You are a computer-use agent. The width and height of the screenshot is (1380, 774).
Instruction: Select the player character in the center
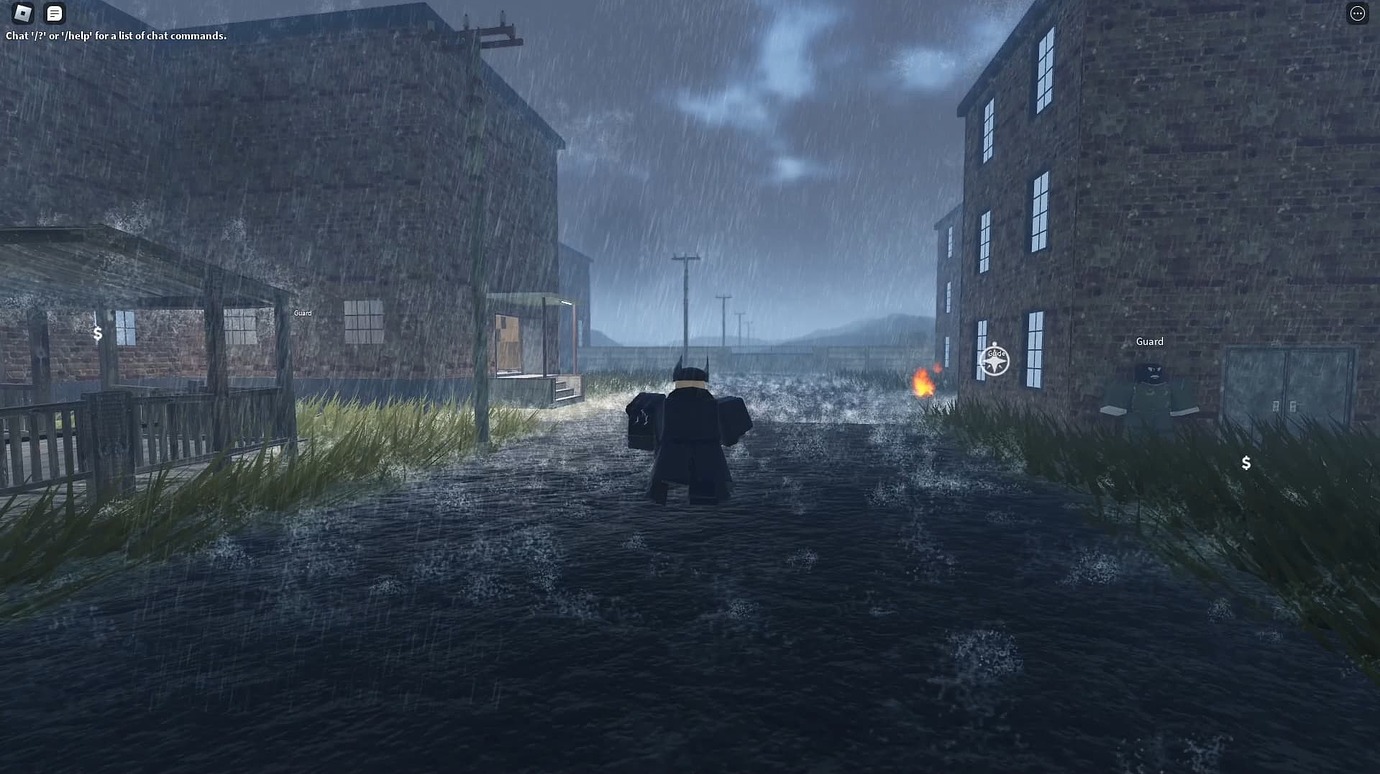pyautogui.click(x=690, y=430)
